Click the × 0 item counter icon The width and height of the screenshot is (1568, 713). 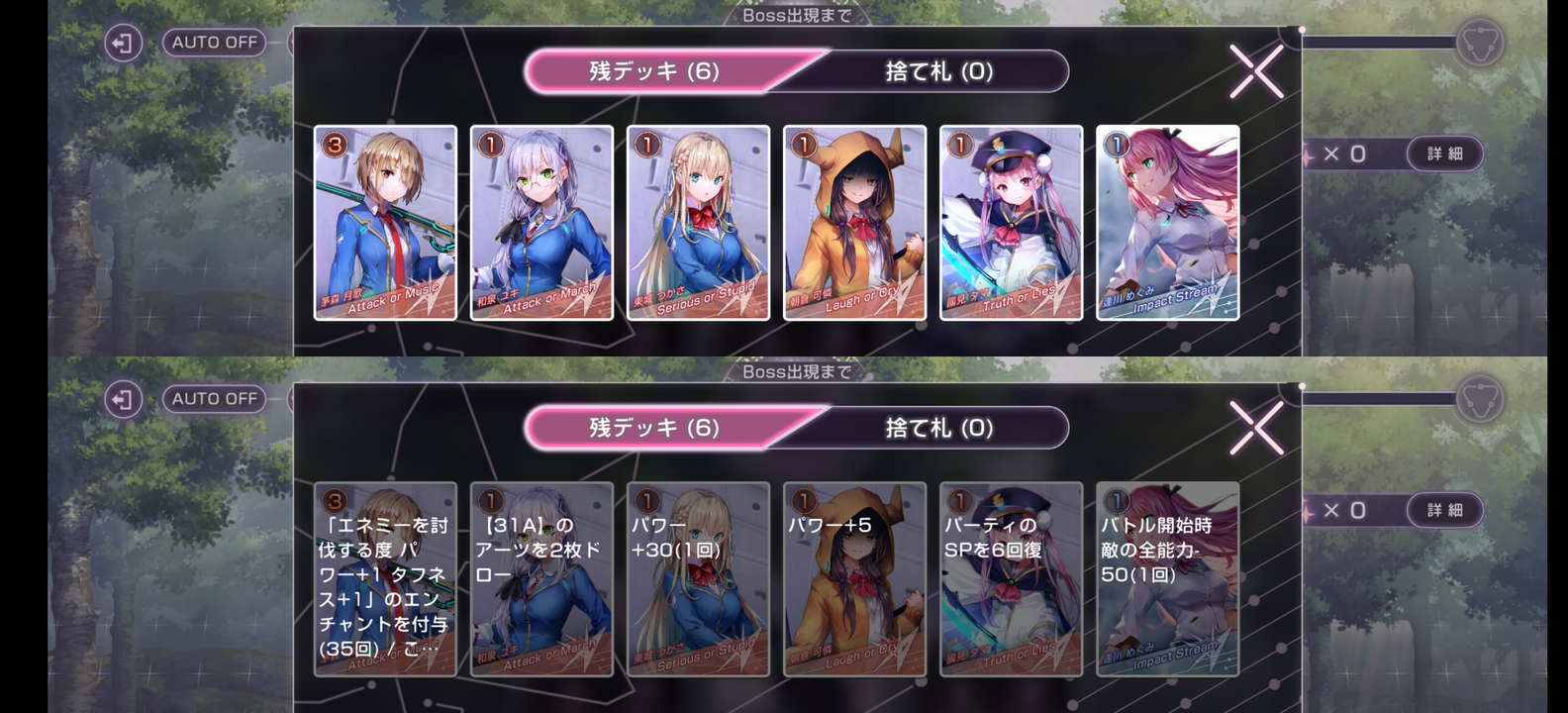click(1341, 153)
